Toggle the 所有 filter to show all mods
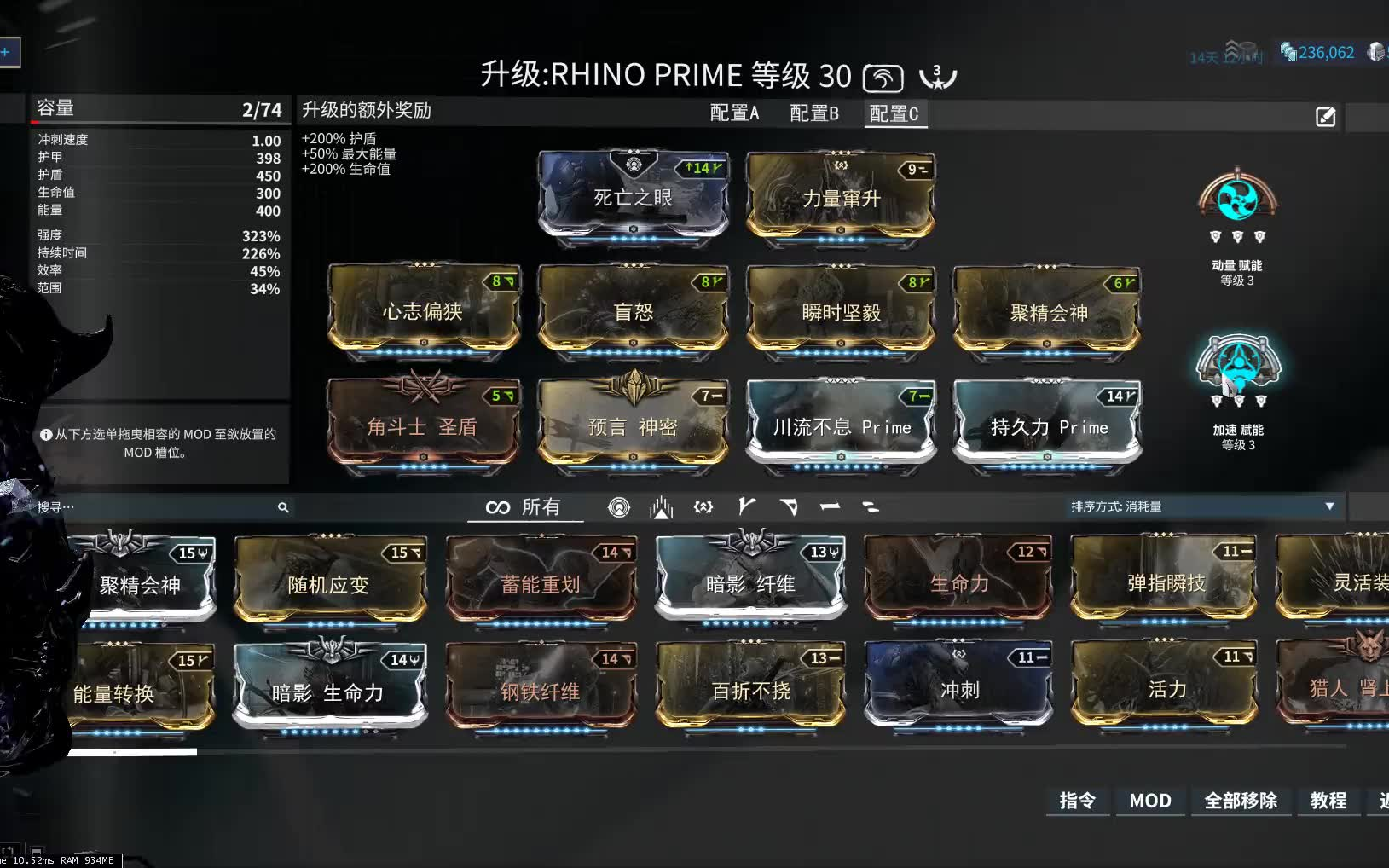The height and width of the screenshot is (868, 1389). click(524, 506)
